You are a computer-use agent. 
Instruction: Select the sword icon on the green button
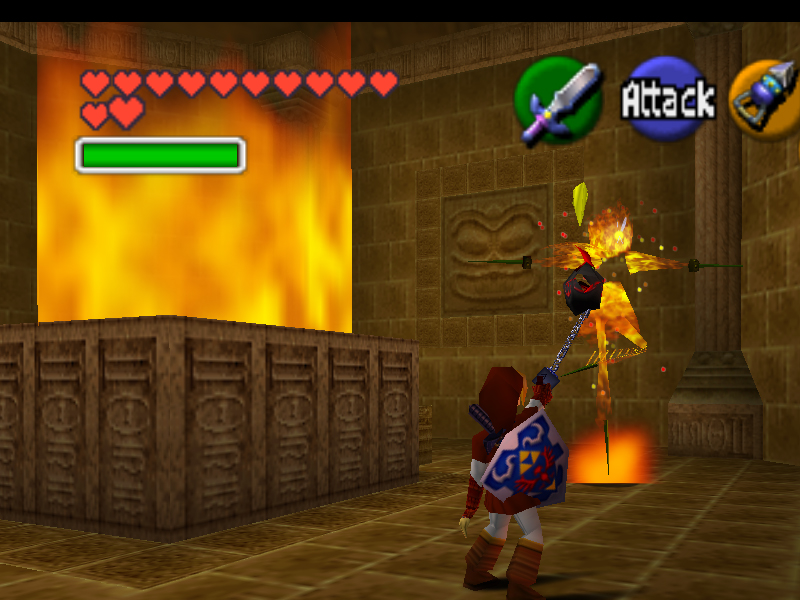(558, 100)
